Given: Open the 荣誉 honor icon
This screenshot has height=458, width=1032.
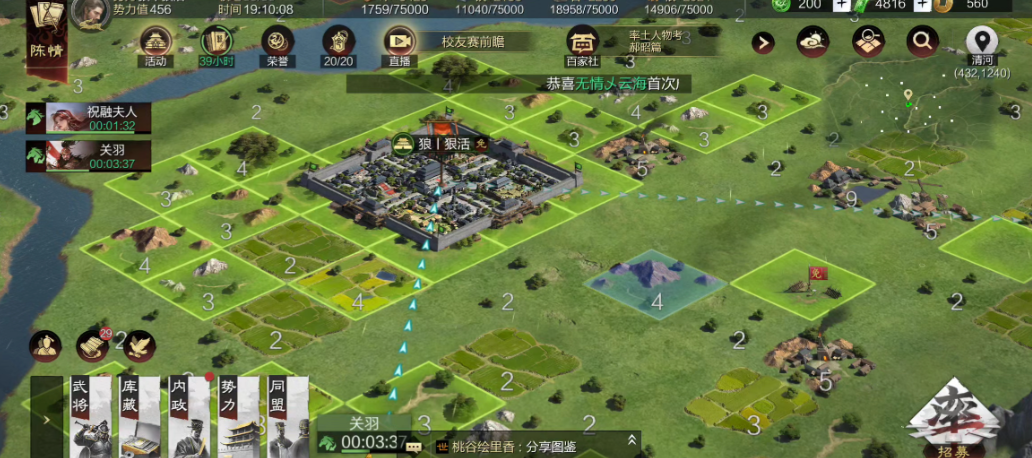Looking at the screenshot, I should pos(277,43).
